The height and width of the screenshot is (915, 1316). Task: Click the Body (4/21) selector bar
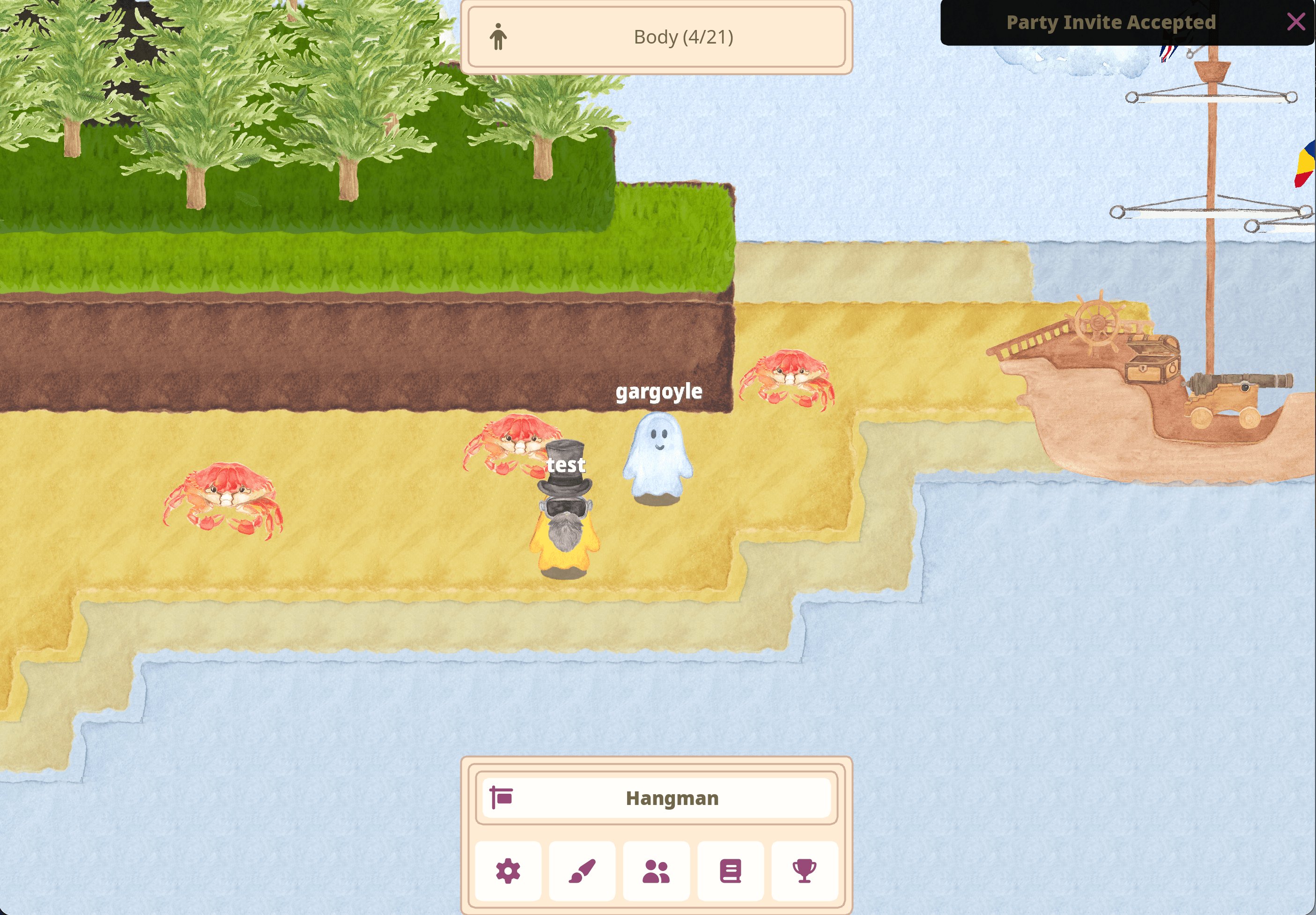[656, 37]
